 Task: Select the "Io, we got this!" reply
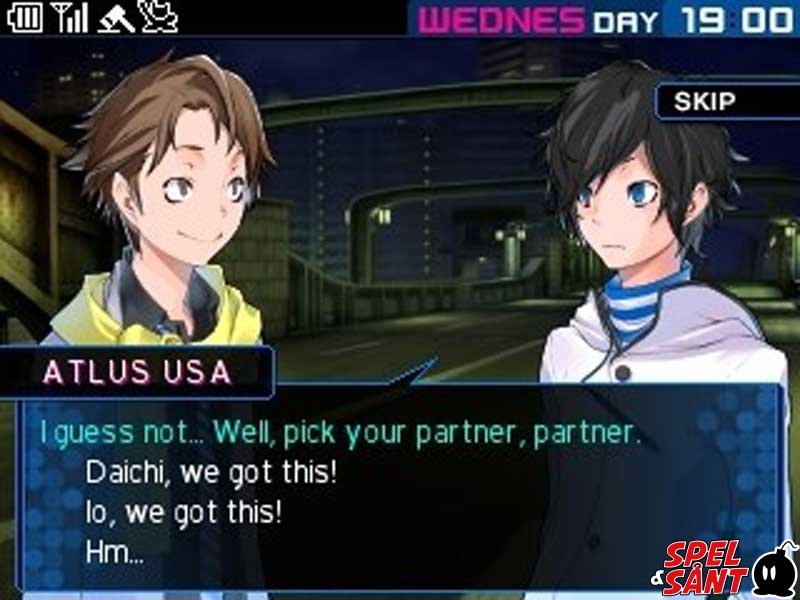point(183,512)
